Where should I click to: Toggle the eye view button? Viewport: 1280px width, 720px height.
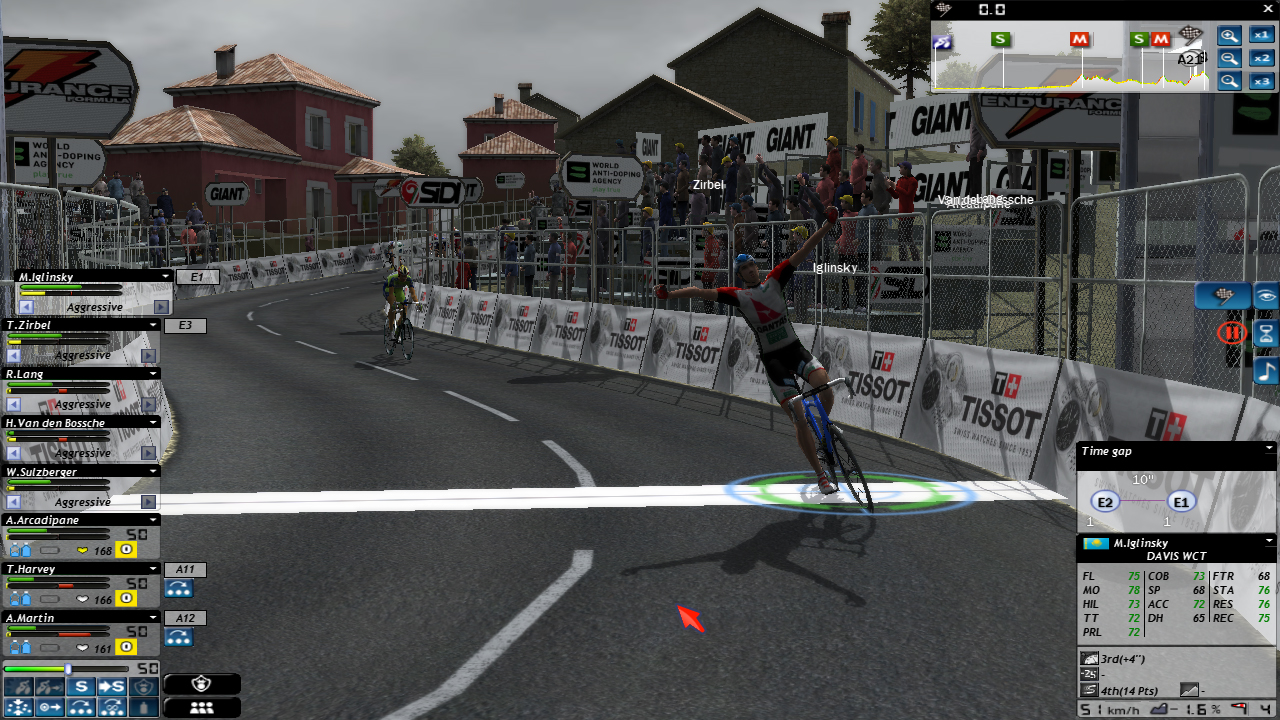(x=1266, y=296)
